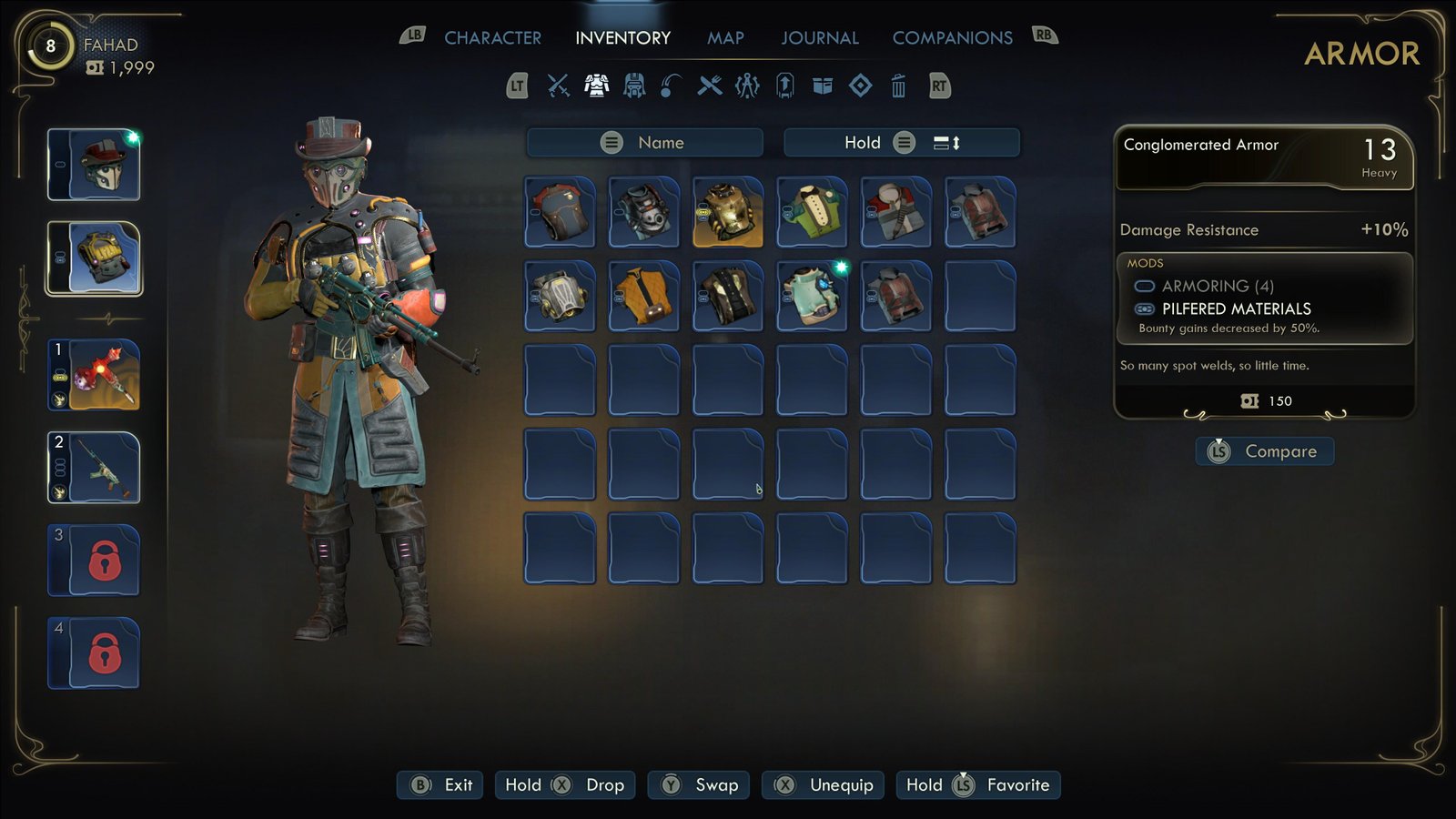1456x819 pixels.
Task: Choose weapon slot 1 with red gun
Action: tap(95, 375)
